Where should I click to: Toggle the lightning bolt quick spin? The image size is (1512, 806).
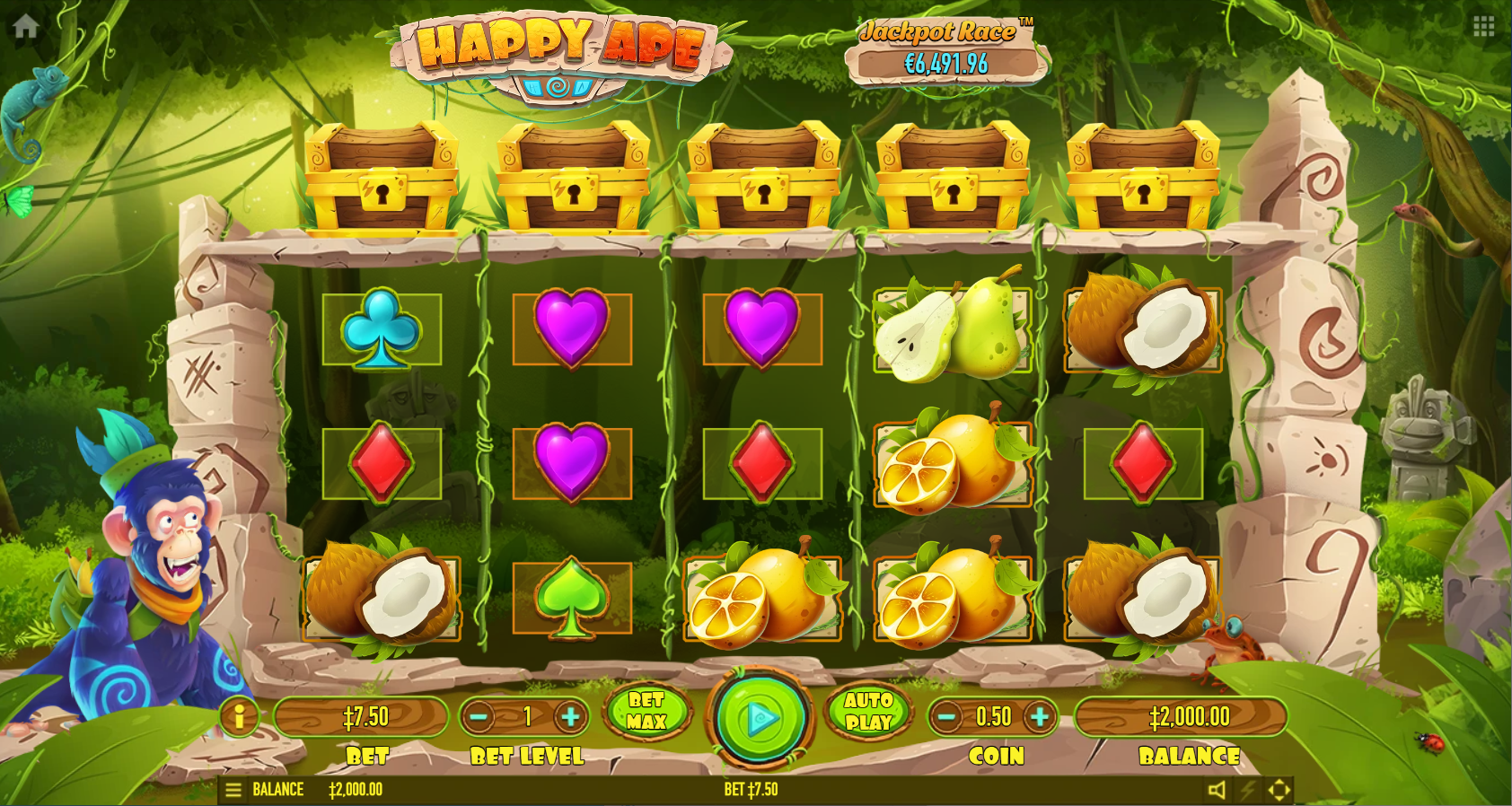click(1248, 790)
